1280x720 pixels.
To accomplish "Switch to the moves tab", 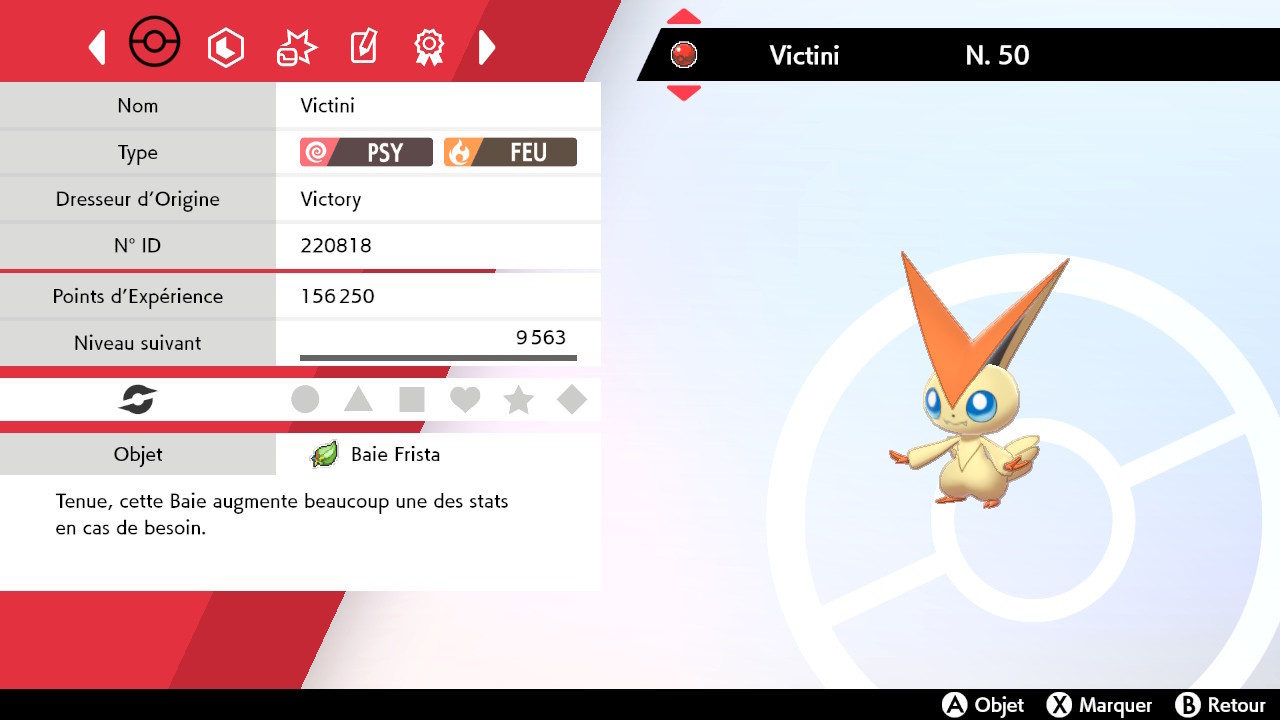I will pyautogui.click(x=294, y=46).
